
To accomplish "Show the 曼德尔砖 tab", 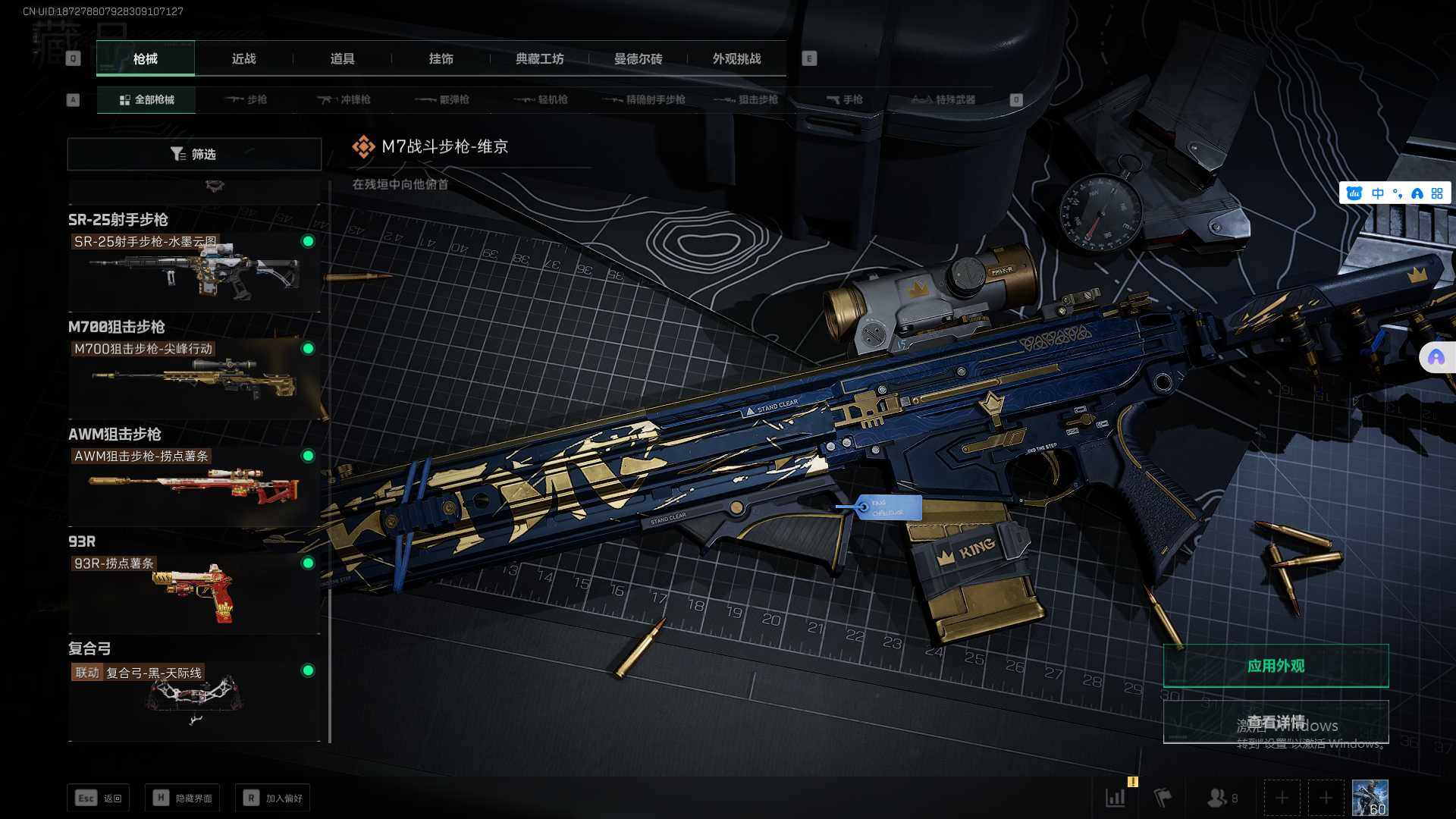I will pos(638,59).
